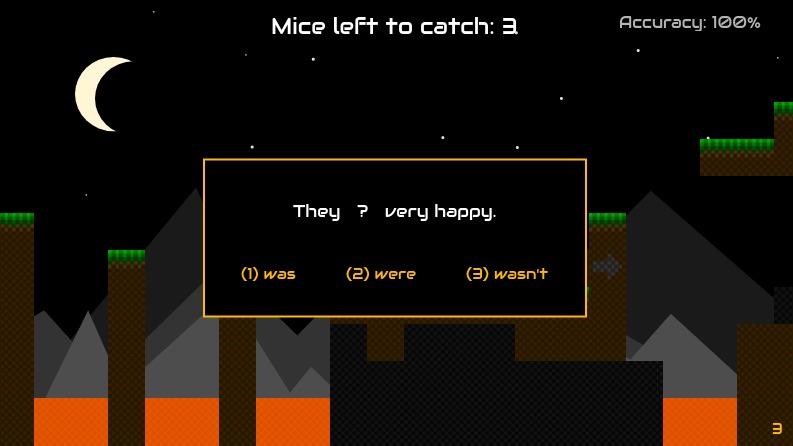Pick answer option (3) wasn't
The height and width of the screenshot is (446, 793).
click(507, 274)
